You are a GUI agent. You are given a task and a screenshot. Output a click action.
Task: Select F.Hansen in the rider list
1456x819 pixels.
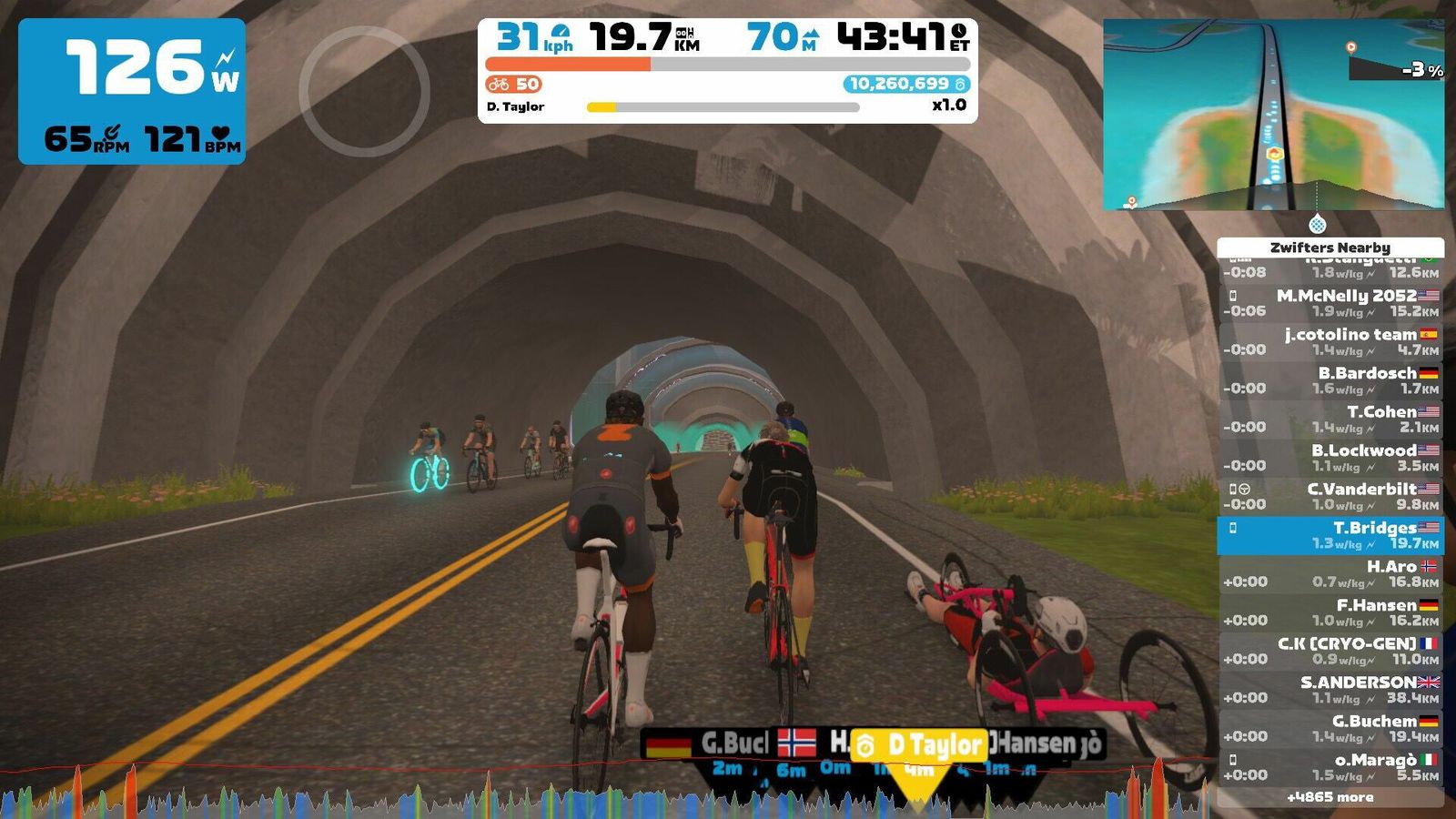1330,612
